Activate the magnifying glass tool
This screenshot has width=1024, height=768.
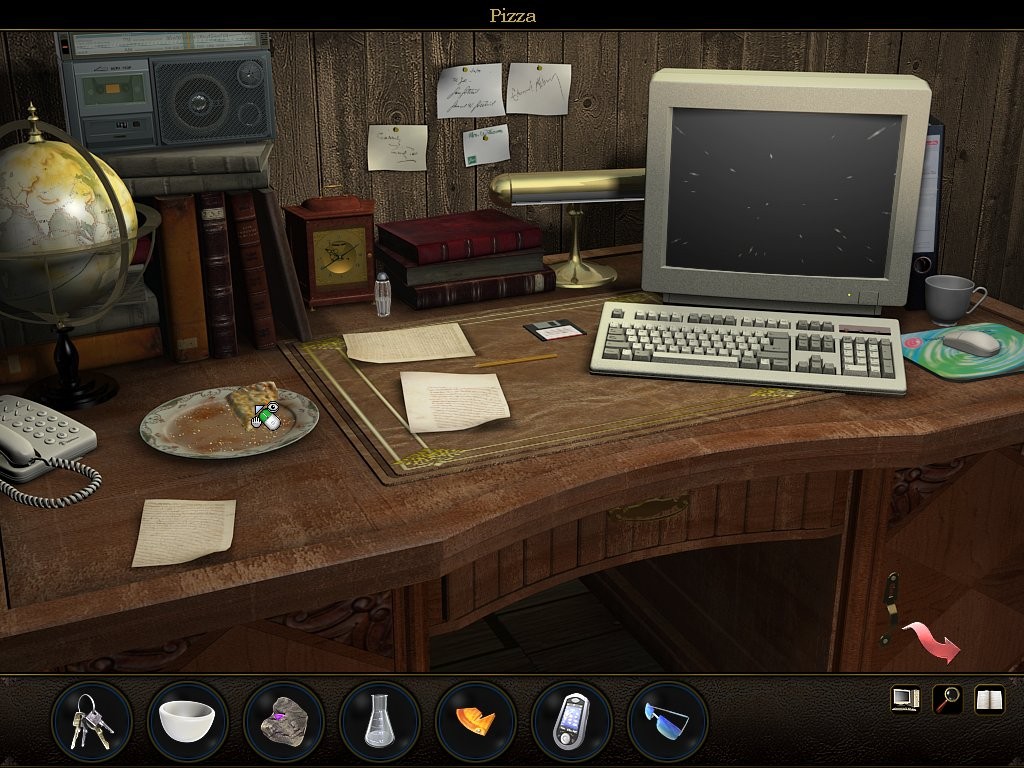click(x=947, y=699)
